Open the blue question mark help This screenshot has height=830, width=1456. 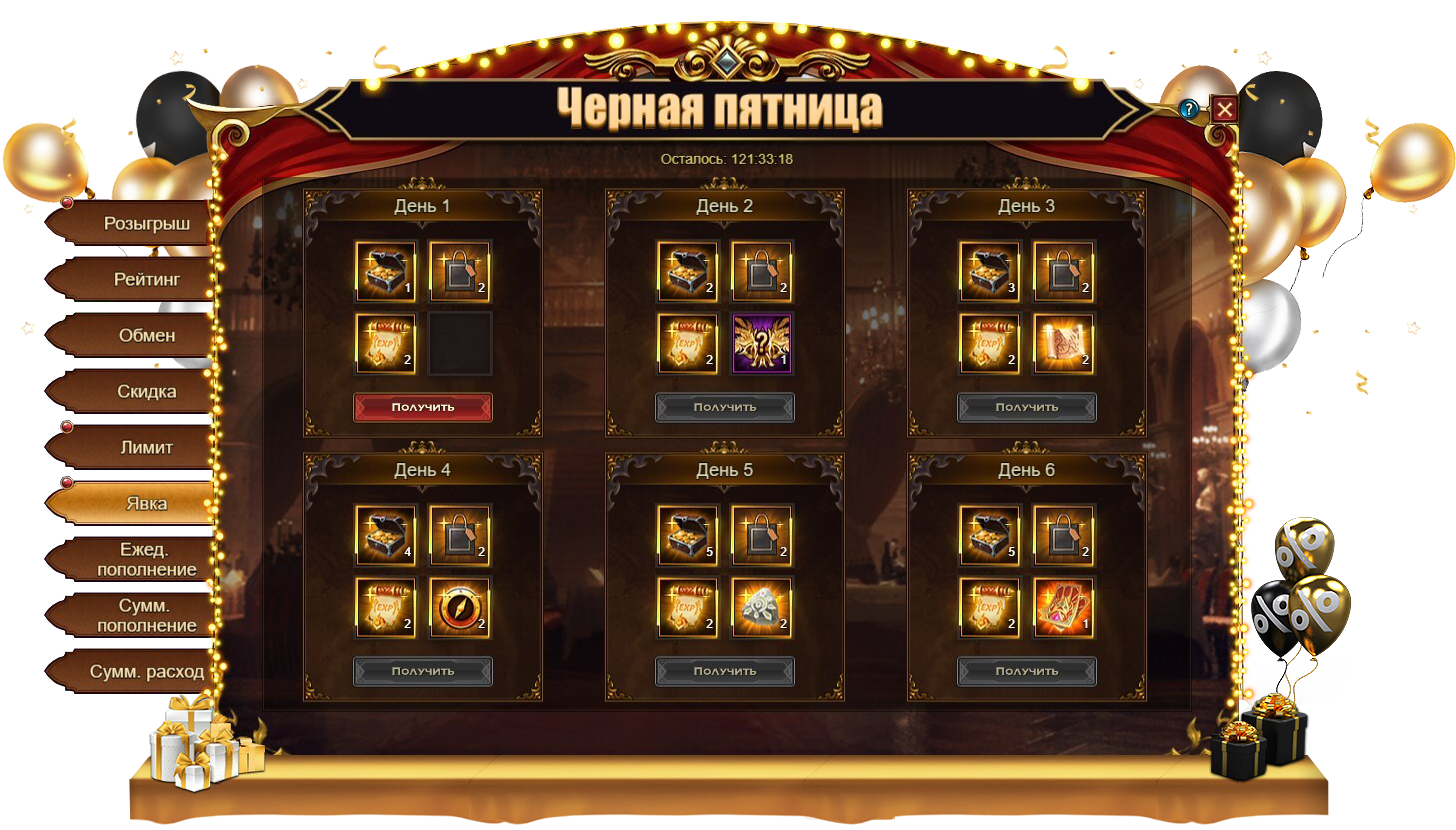[1189, 109]
